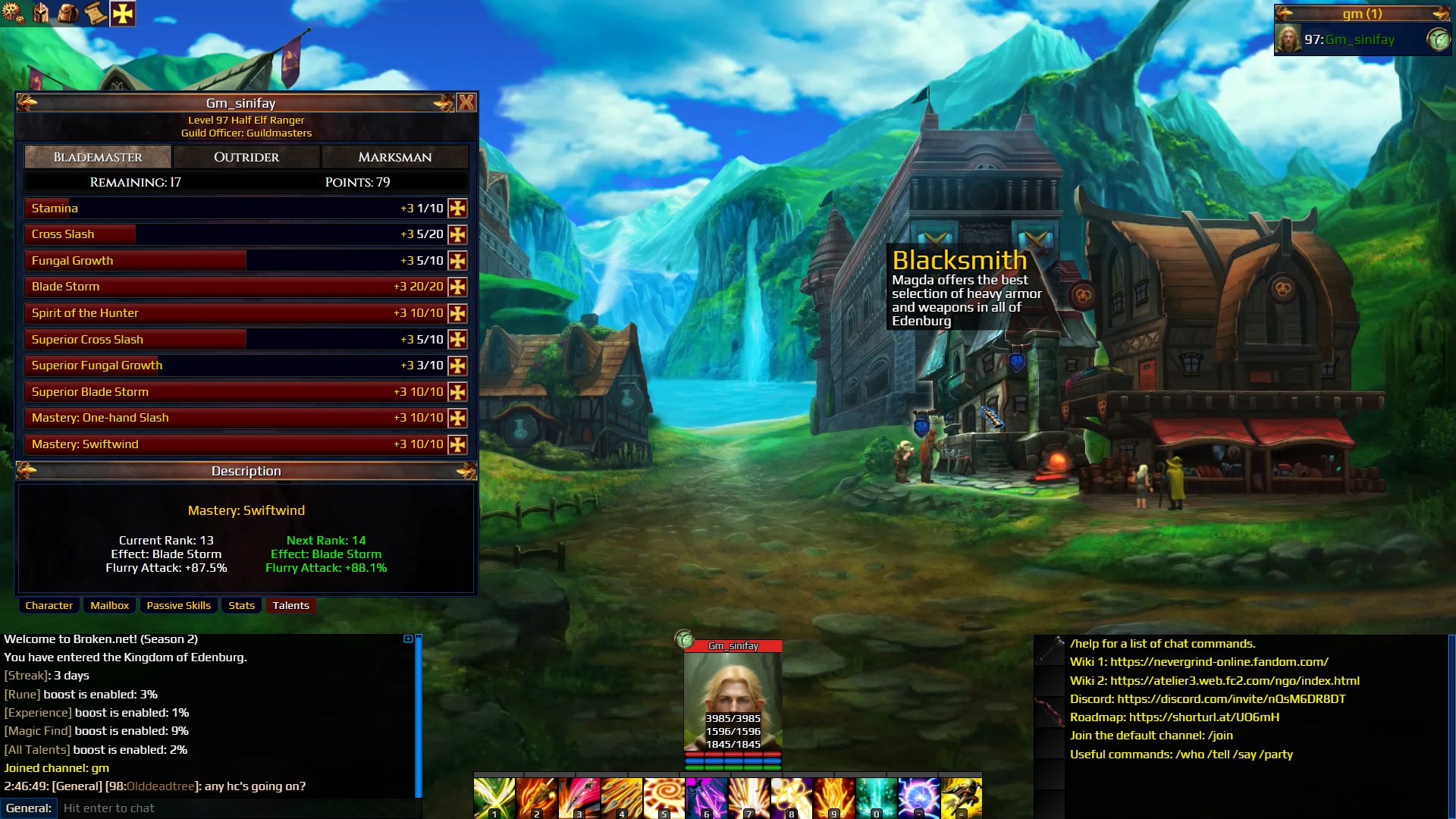The image size is (1456, 819).
Task: Add a point to Cross Slash
Action: click(457, 235)
